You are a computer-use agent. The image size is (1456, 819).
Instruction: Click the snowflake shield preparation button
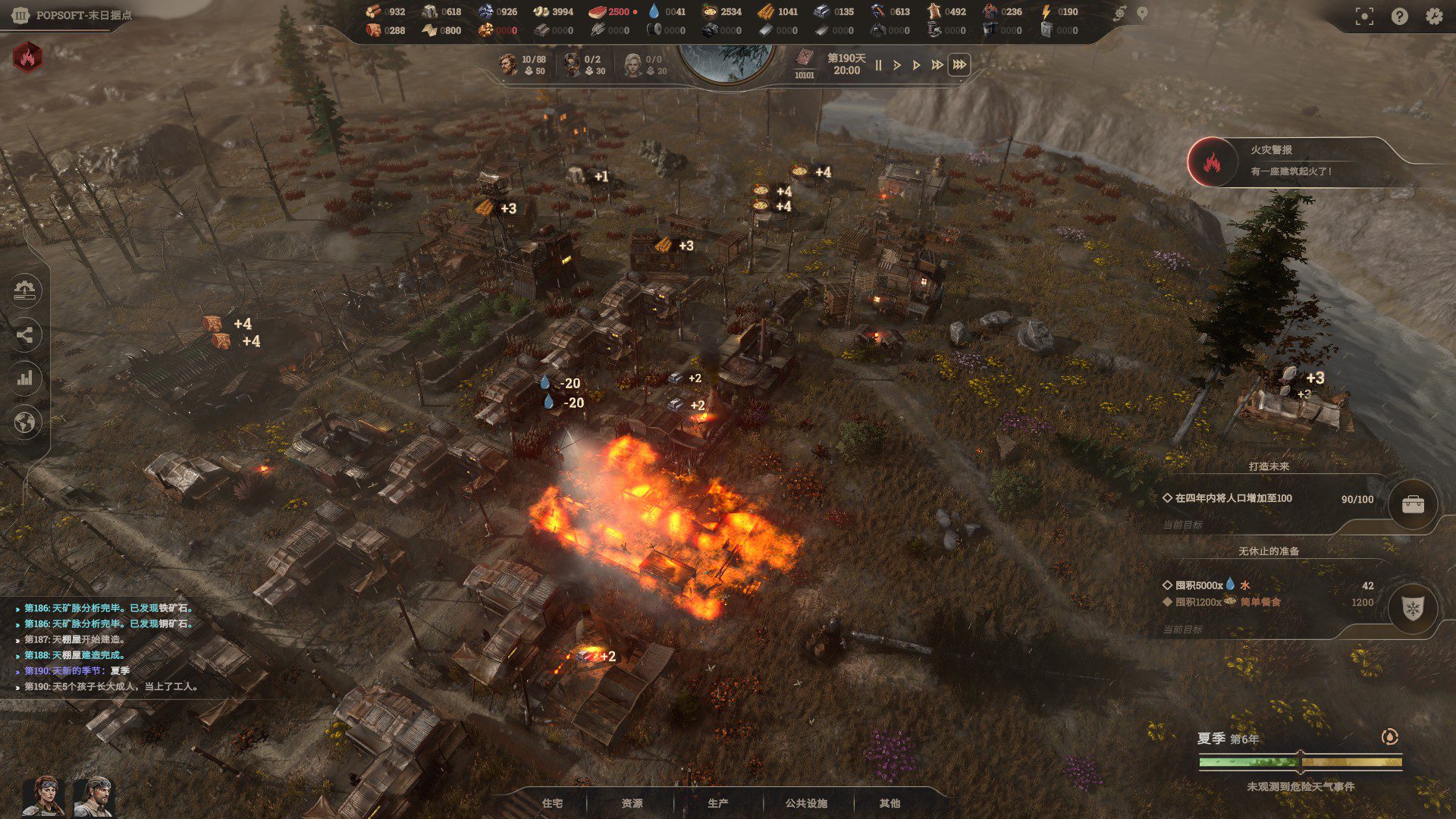click(1413, 608)
